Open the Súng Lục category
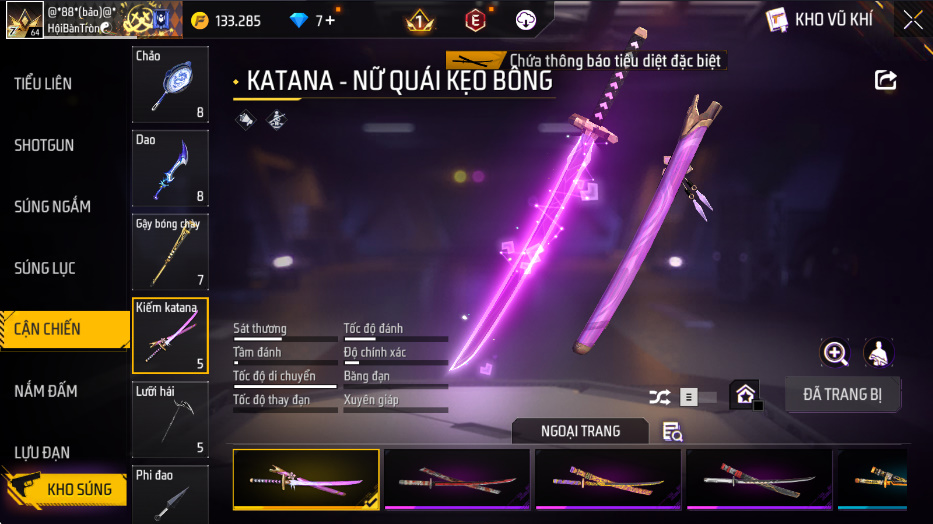Screen dimensions: 933x524 (45, 268)
